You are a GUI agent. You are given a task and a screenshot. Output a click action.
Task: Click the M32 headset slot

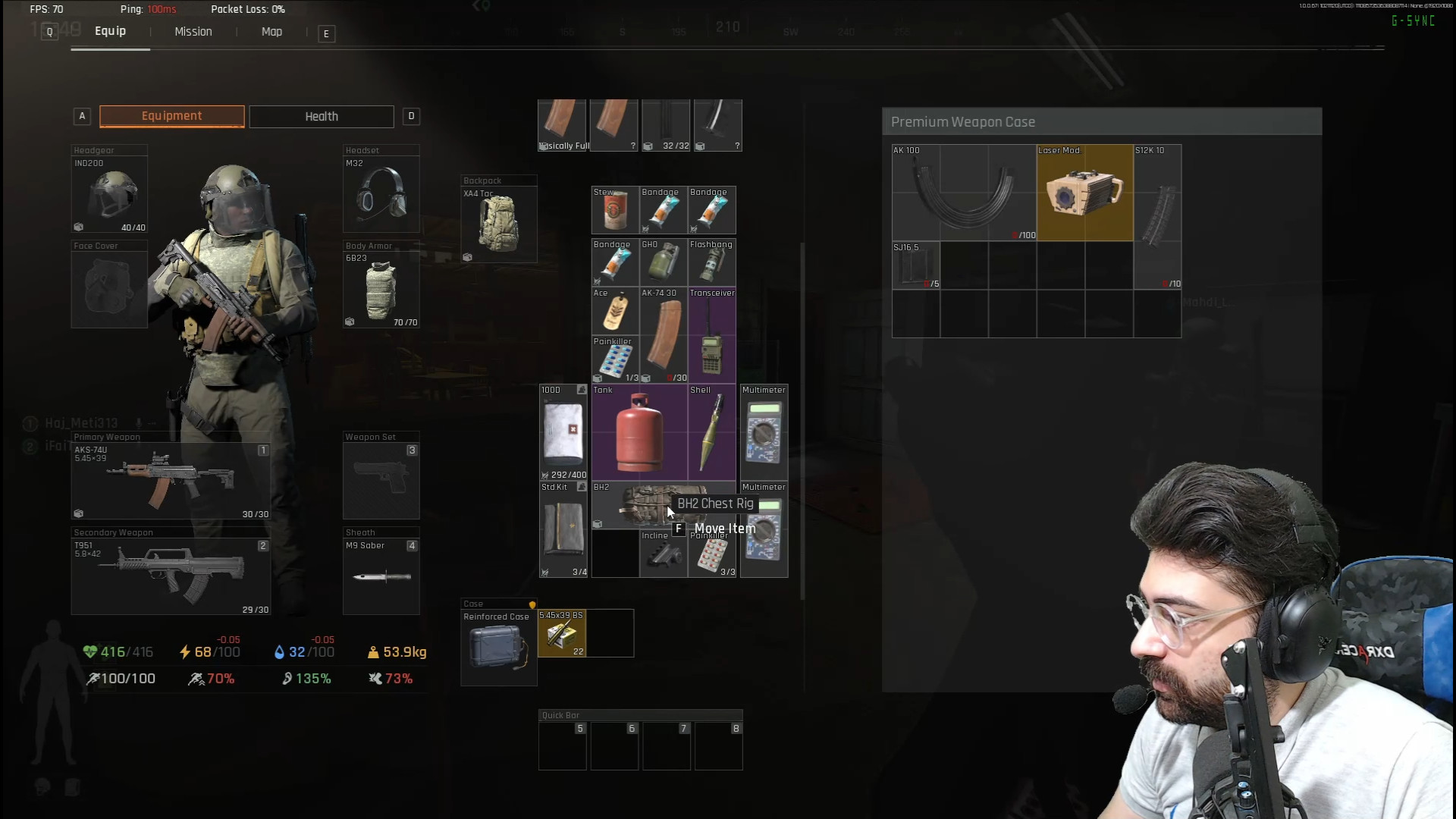[x=381, y=194]
